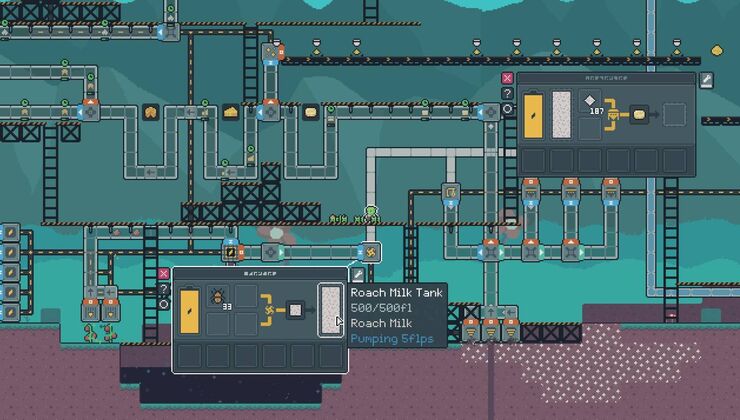The width and height of the screenshot is (740, 420).
Task: Click the battery gauge in the upper right panel
Action: pyautogui.click(x=534, y=113)
